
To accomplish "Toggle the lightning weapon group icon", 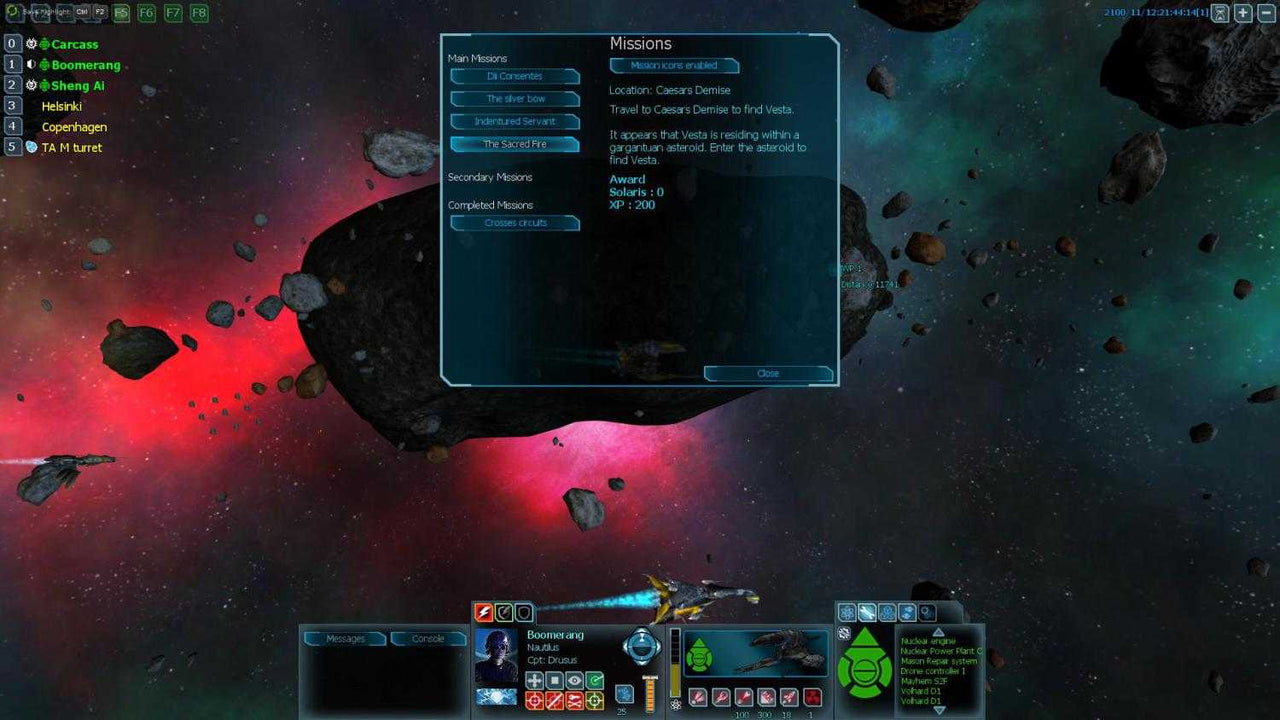I will pos(484,611).
